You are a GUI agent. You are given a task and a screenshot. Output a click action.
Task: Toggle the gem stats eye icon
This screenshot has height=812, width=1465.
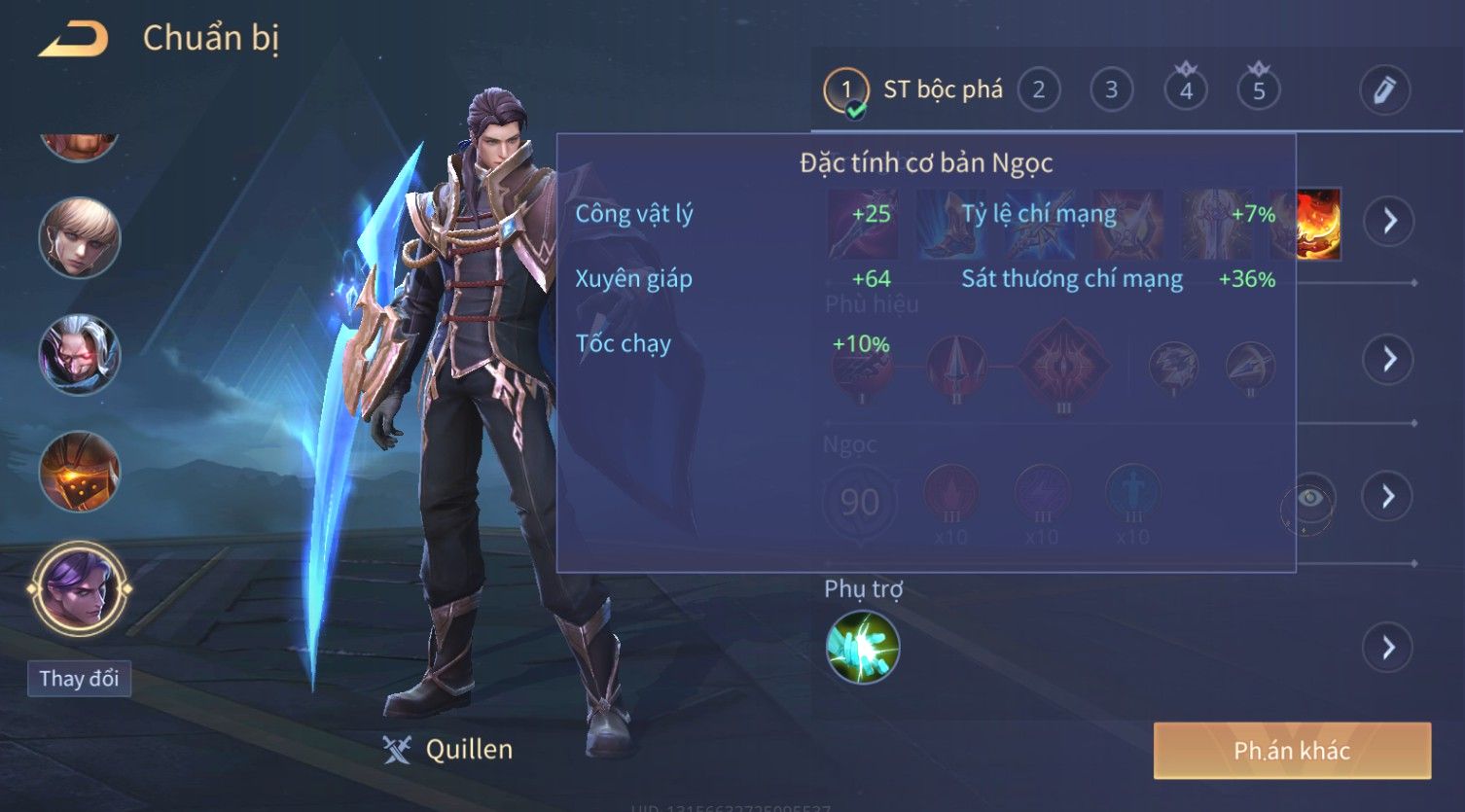1308,500
